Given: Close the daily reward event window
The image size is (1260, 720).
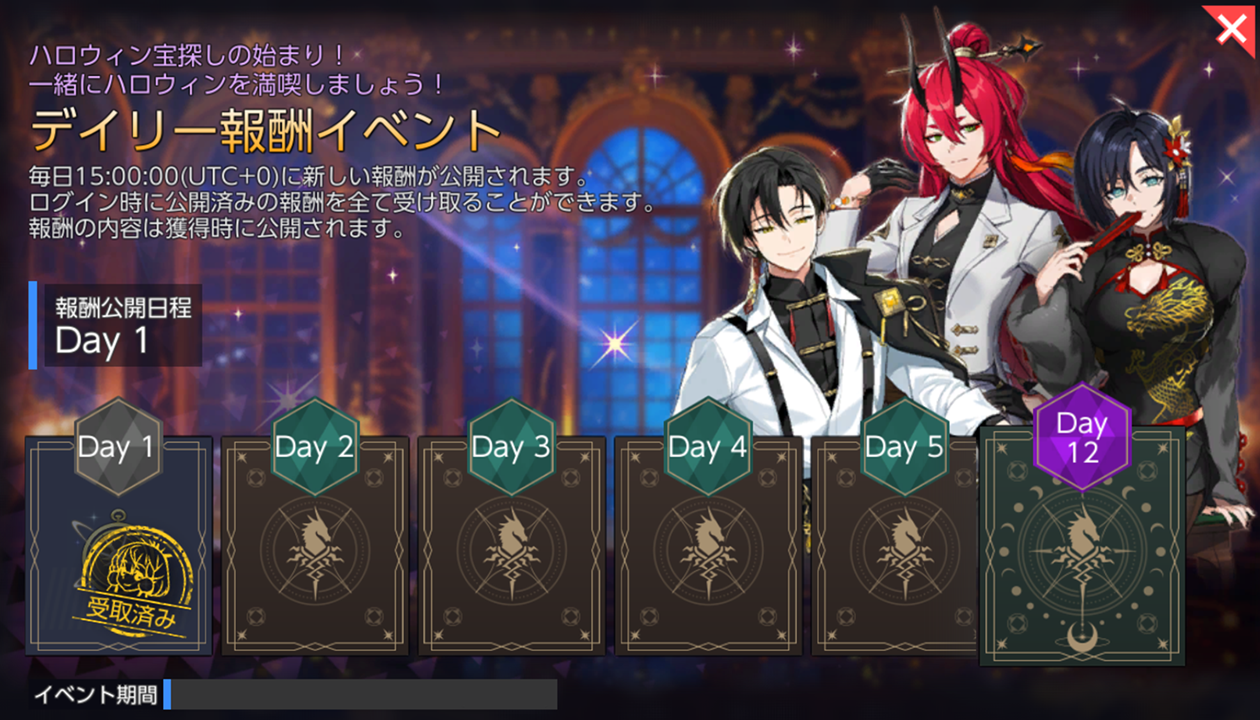Looking at the screenshot, I should (x=1231, y=29).
